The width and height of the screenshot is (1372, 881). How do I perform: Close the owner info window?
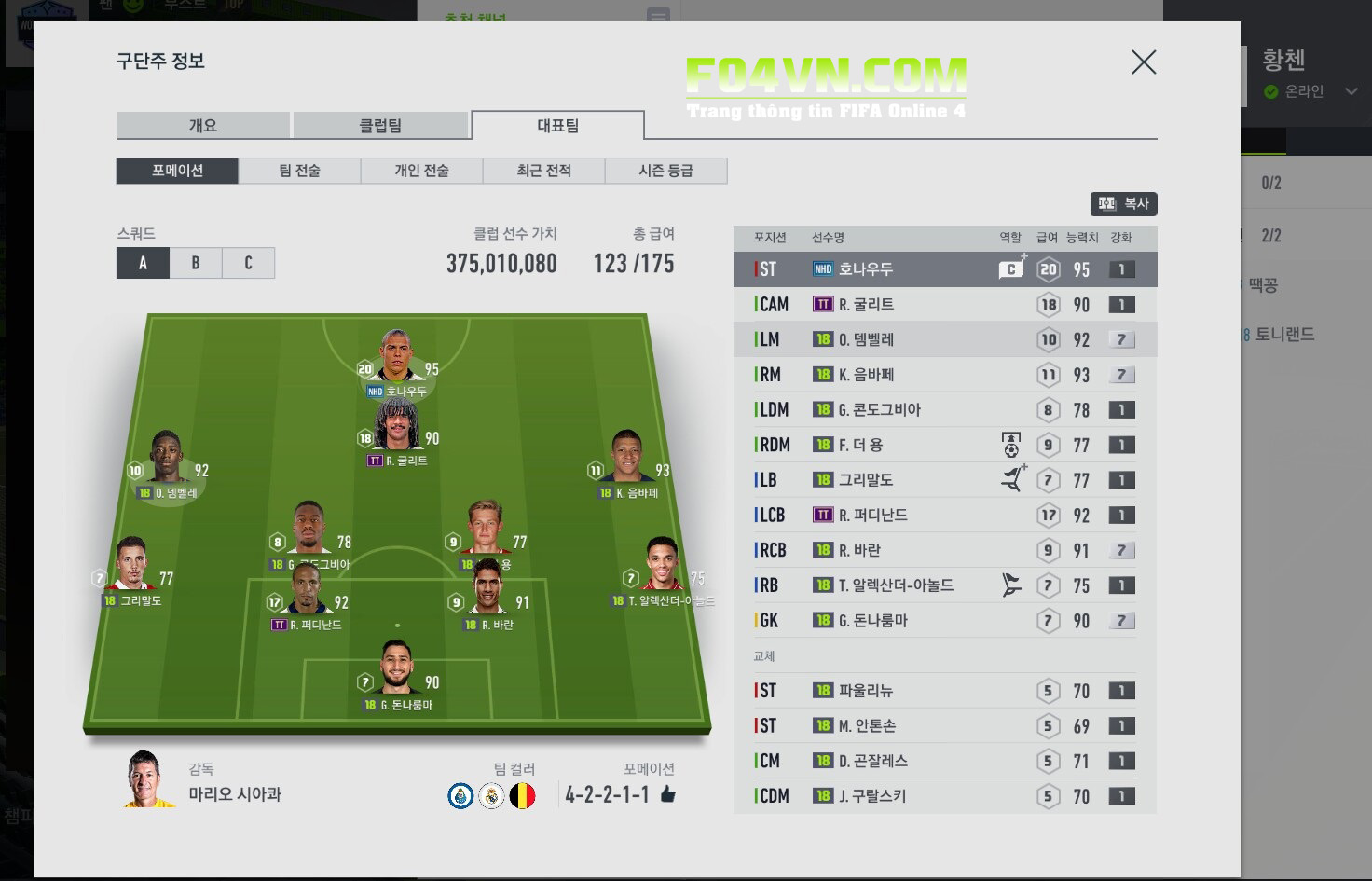(1144, 62)
